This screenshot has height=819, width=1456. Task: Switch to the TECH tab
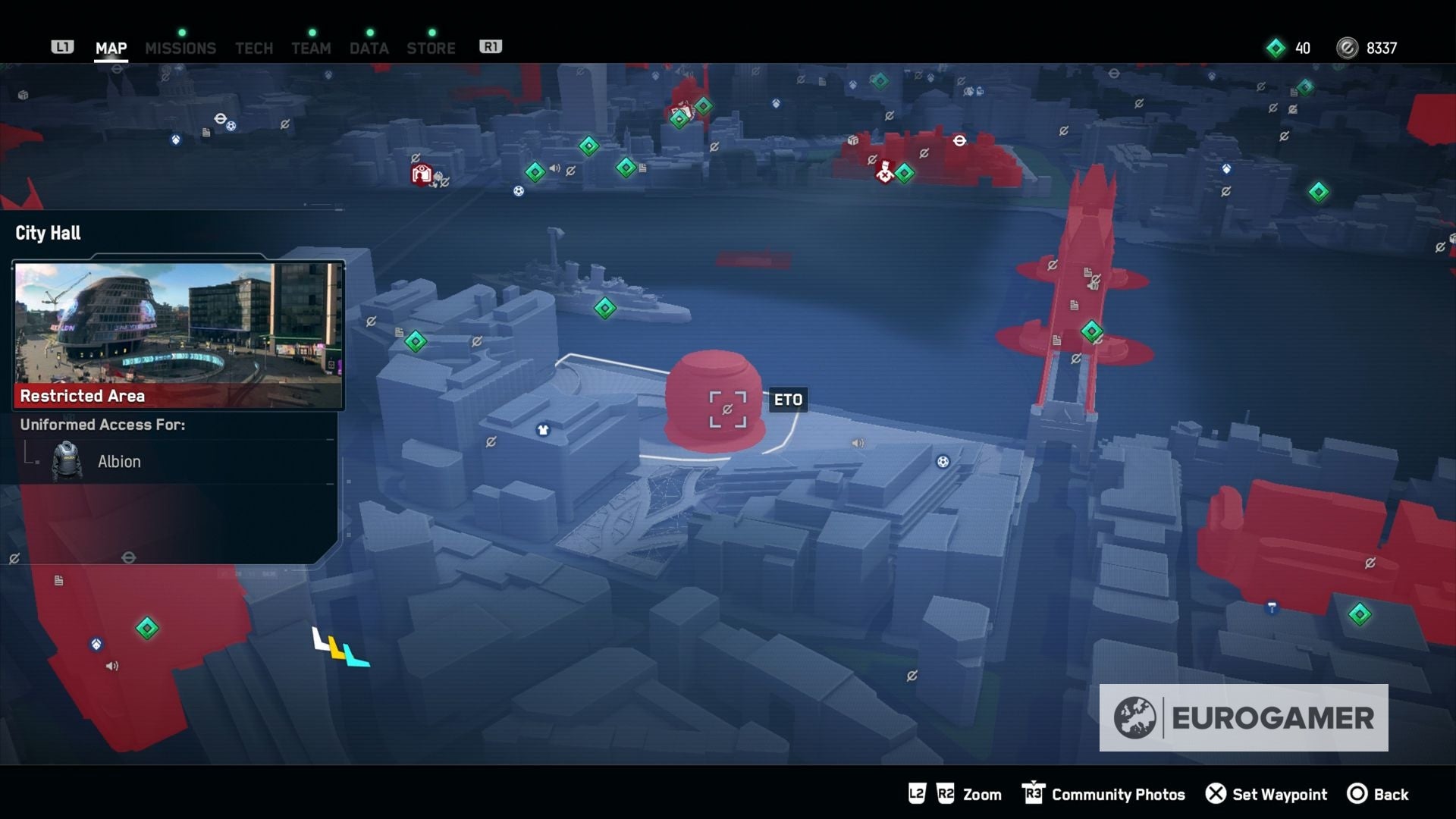[253, 48]
